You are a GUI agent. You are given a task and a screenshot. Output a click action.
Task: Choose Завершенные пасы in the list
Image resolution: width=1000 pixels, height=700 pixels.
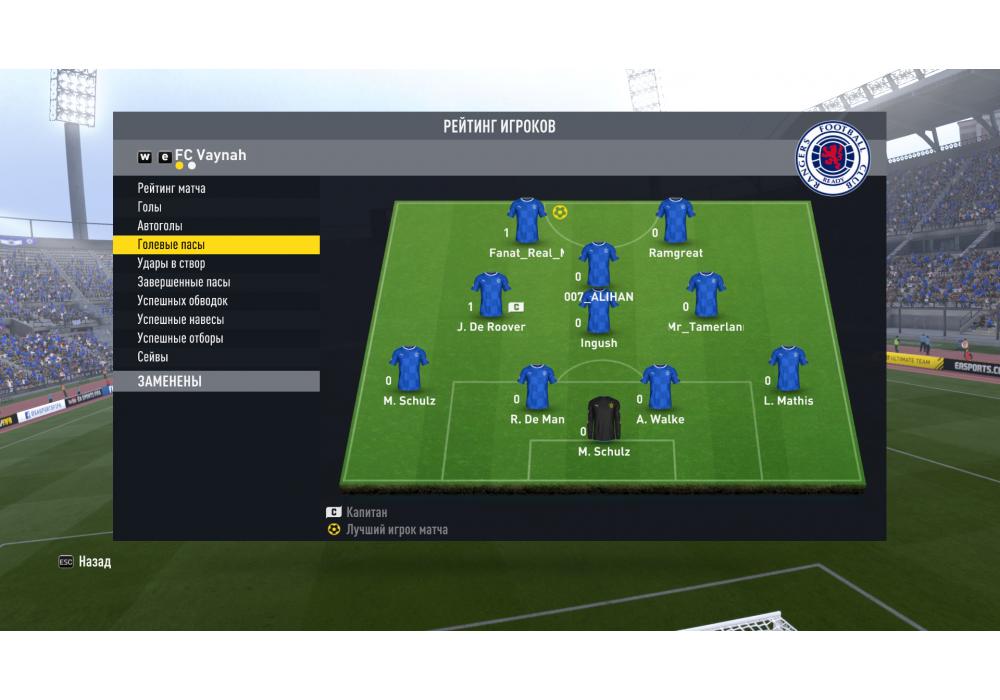(x=184, y=282)
